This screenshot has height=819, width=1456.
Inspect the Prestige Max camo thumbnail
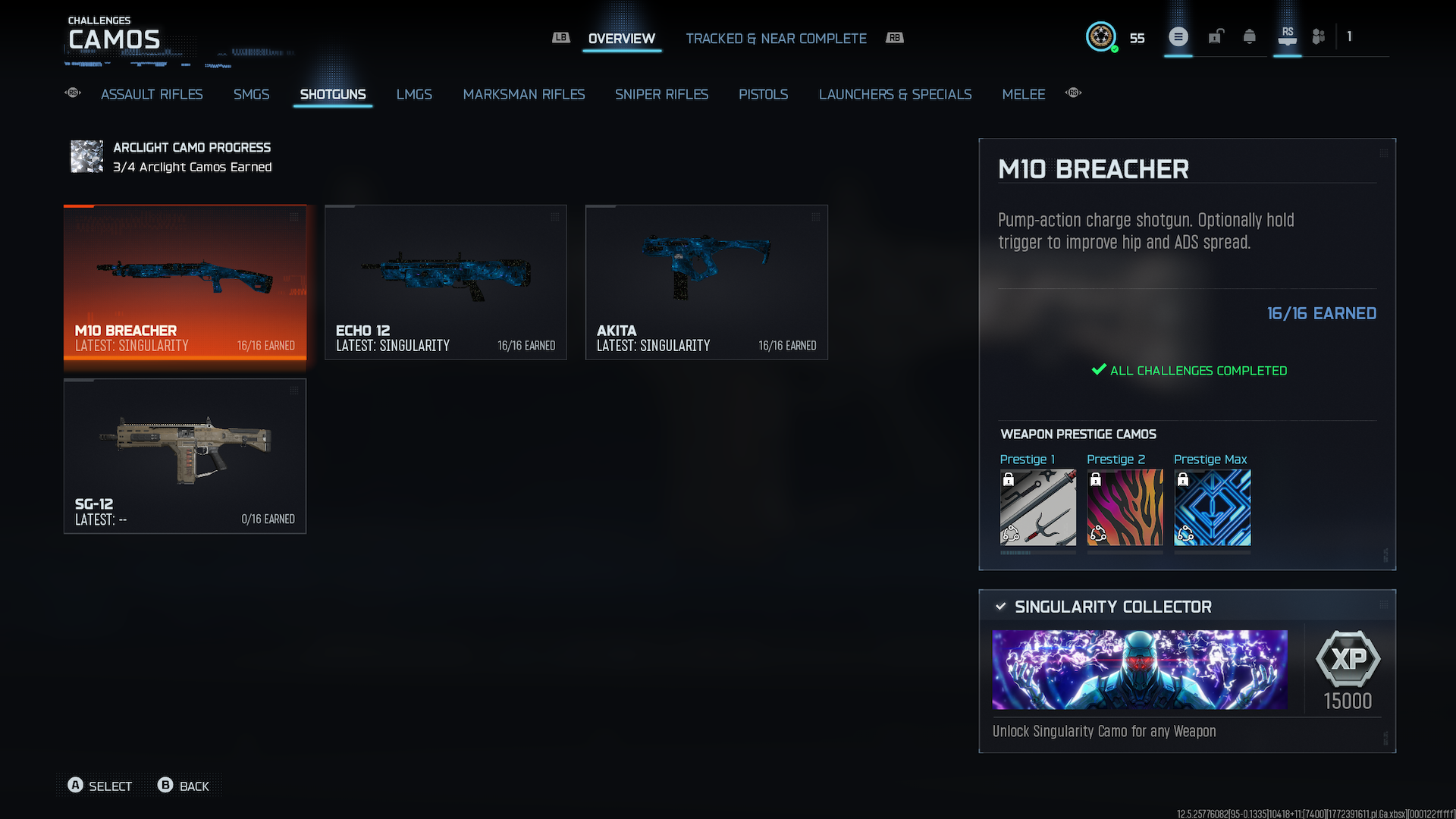[1212, 507]
